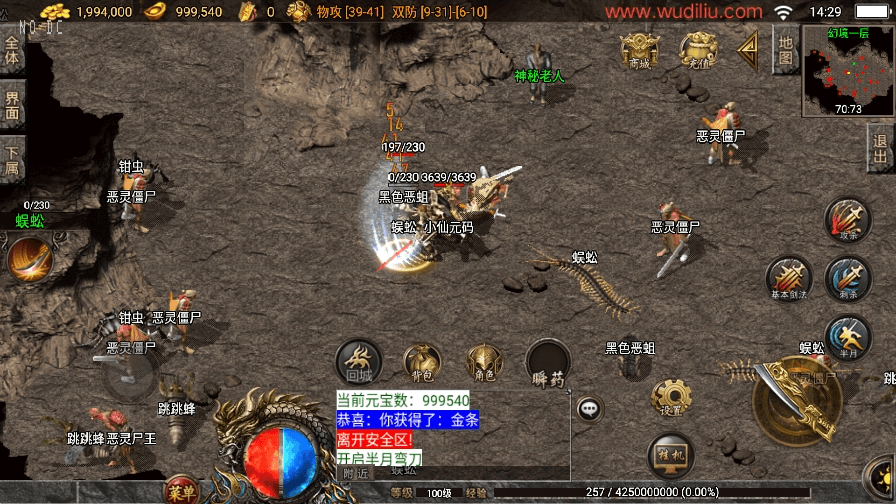Open the 背包 backpack
The image size is (896, 504).
click(x=422, y=362)
